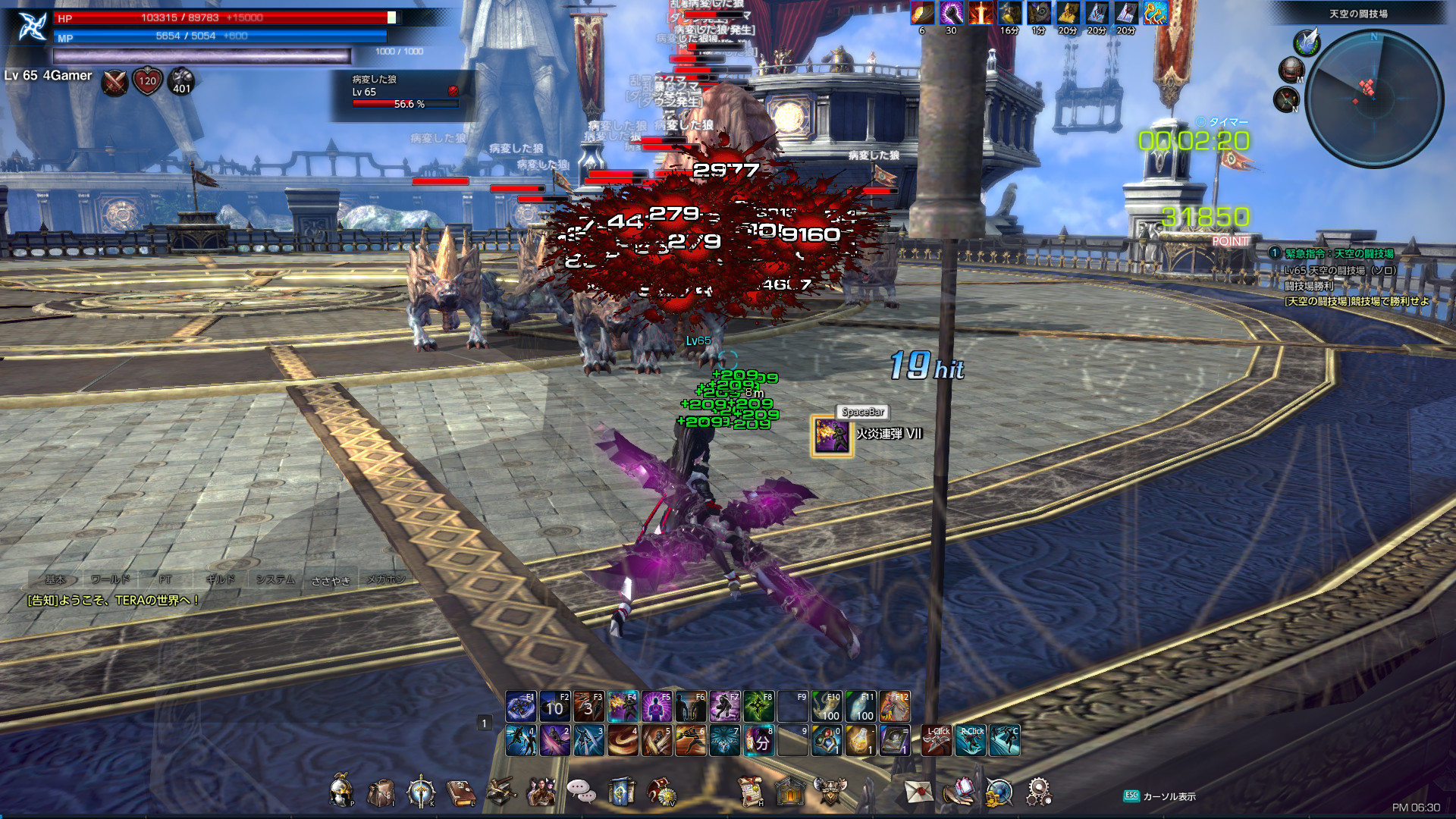Open the world map button beside the minimap
1456x819 pixels.
pyautogui.click(x=1291, y=71)
